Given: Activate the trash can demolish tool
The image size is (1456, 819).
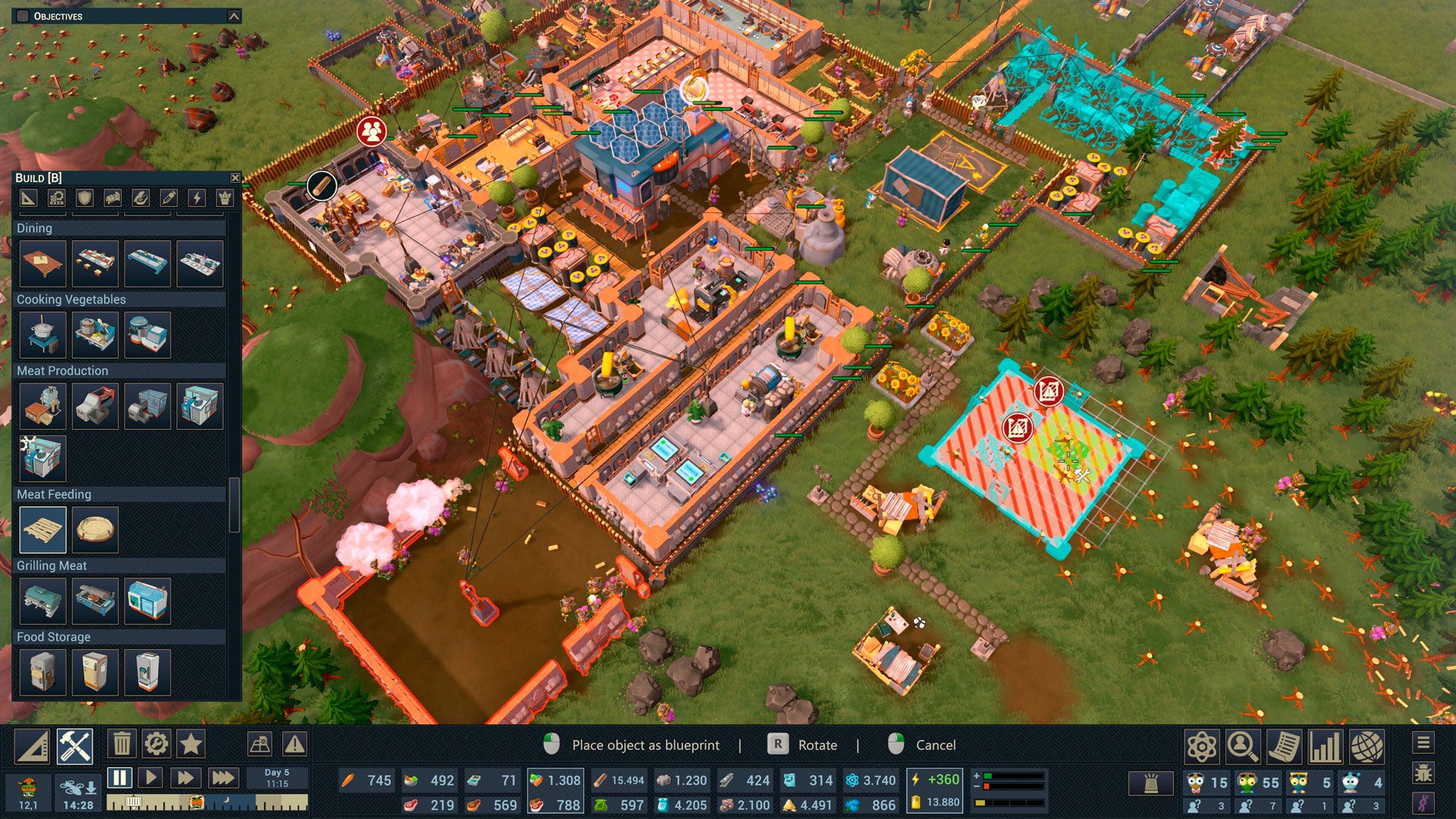Looking at the screenshot, I should click(x=121, y=744).
